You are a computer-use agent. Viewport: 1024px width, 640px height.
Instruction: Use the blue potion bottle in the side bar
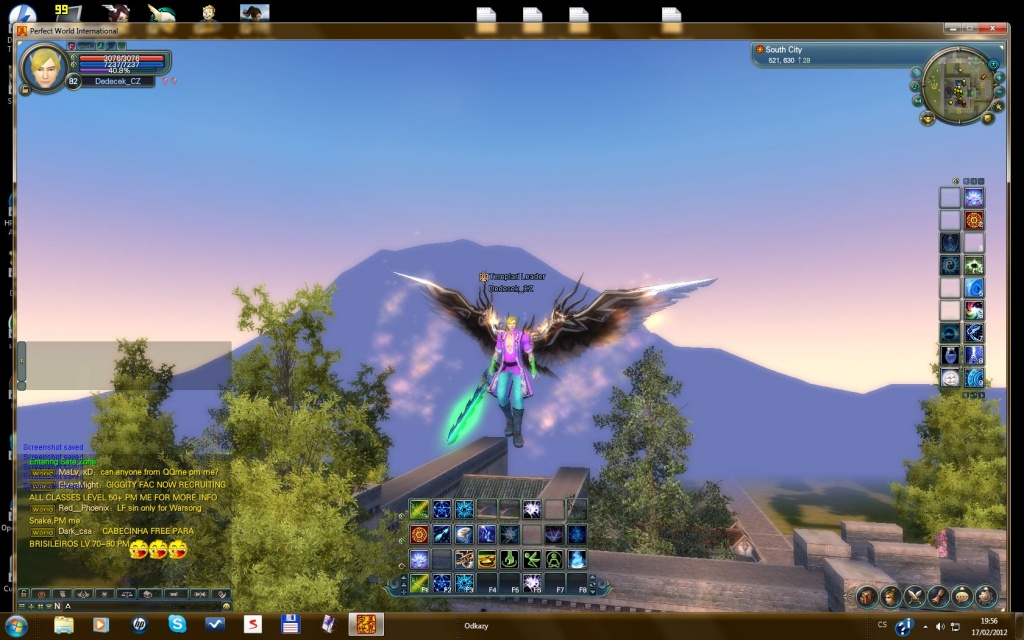pyautogui.click(x=950, y=355)
